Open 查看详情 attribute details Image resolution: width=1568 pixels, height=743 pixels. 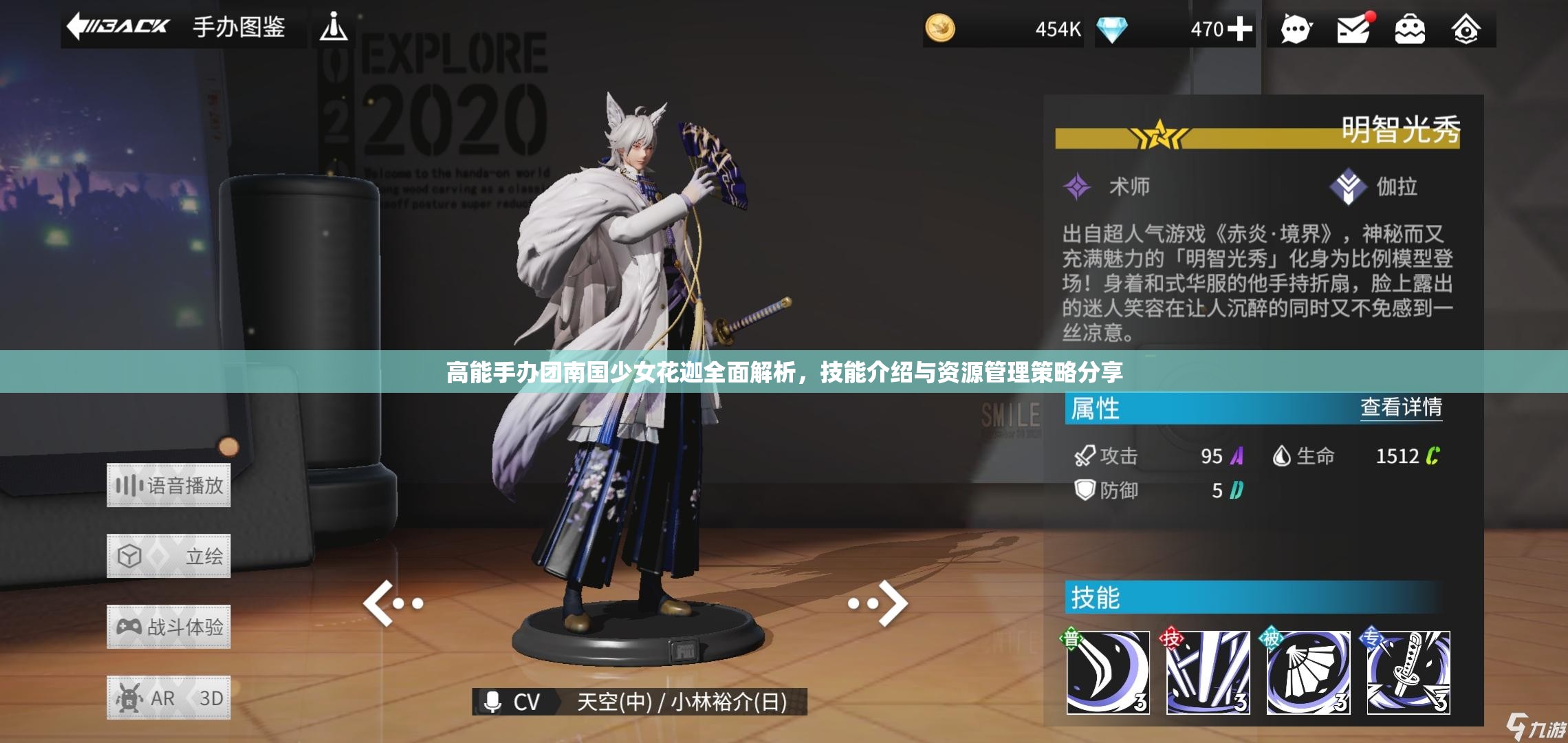[x=1401, y=407]
